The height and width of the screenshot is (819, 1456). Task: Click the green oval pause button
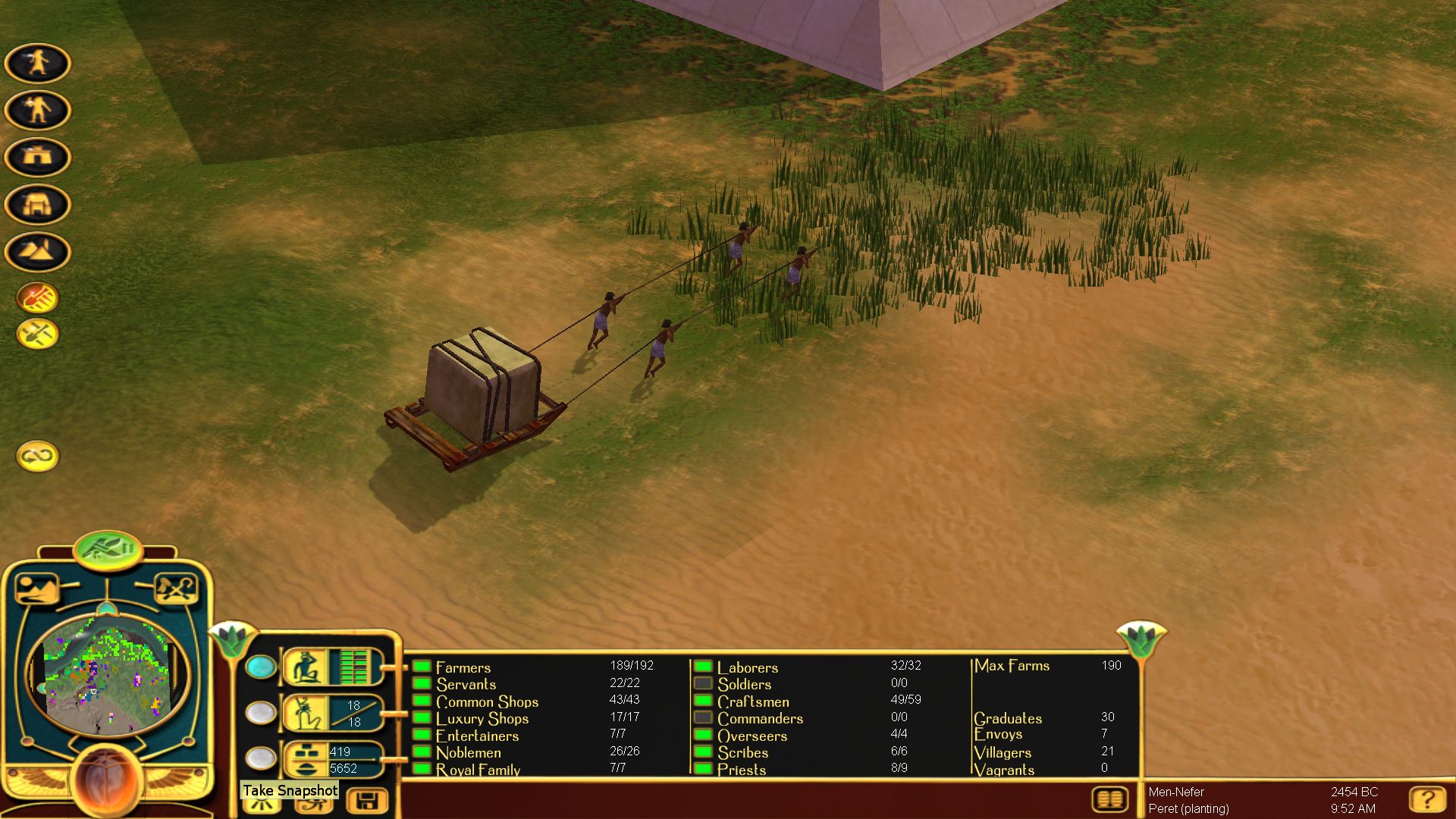[x=108, y=548]
